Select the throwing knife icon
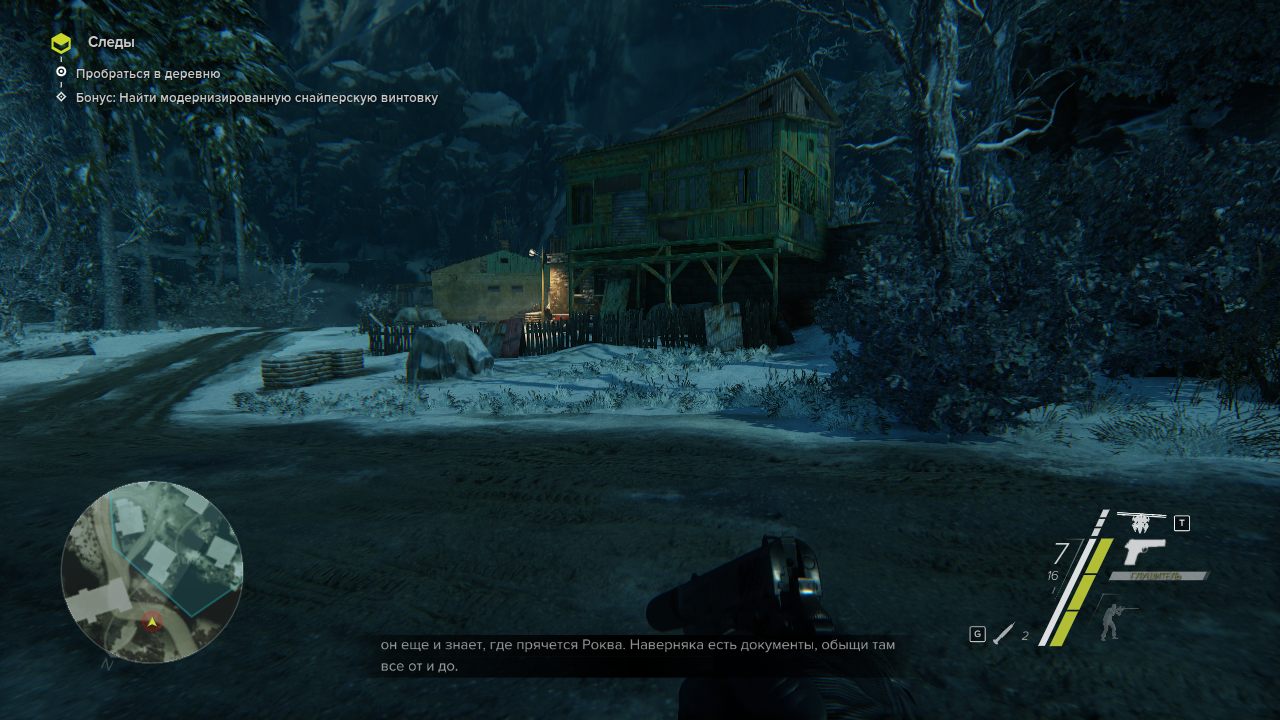This screenshot has width=1280, height=720. 1004,633
